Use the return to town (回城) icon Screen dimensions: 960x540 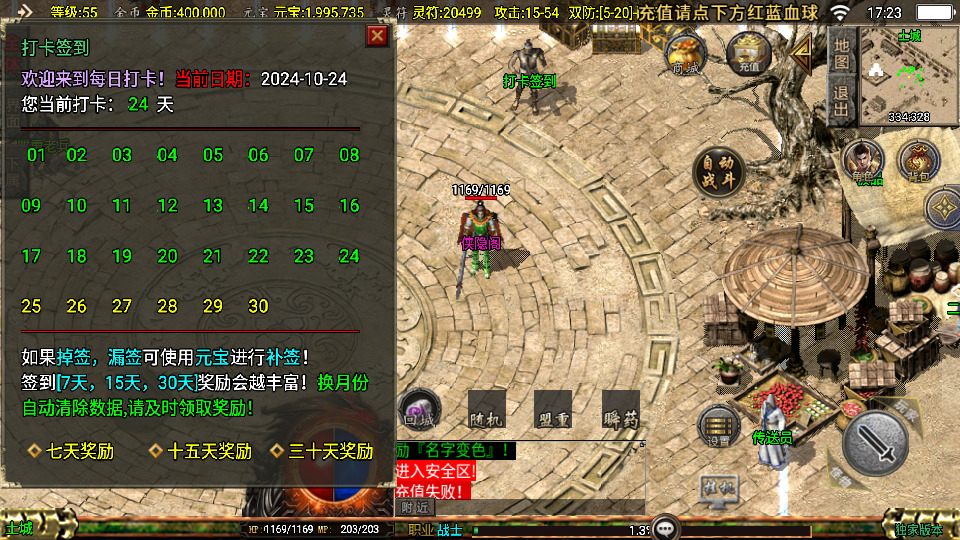(x=420, y=408)
